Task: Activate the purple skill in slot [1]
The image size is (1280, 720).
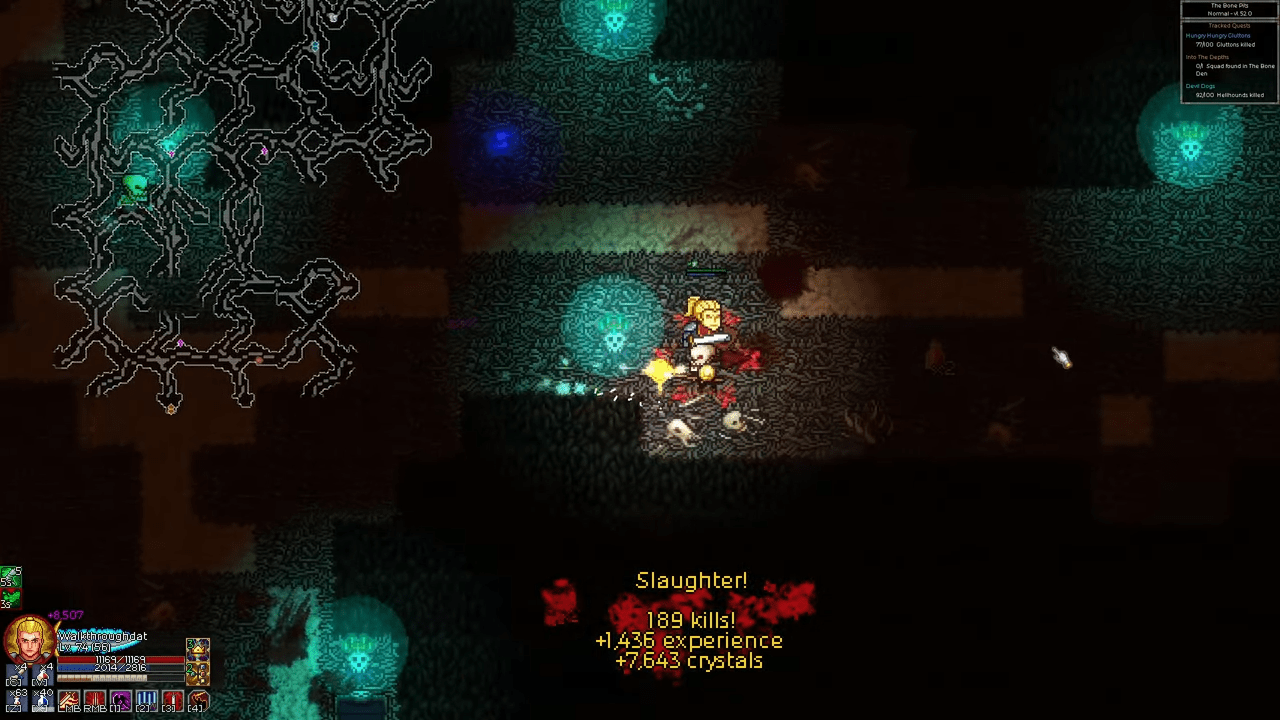Action: click(120, 700)
